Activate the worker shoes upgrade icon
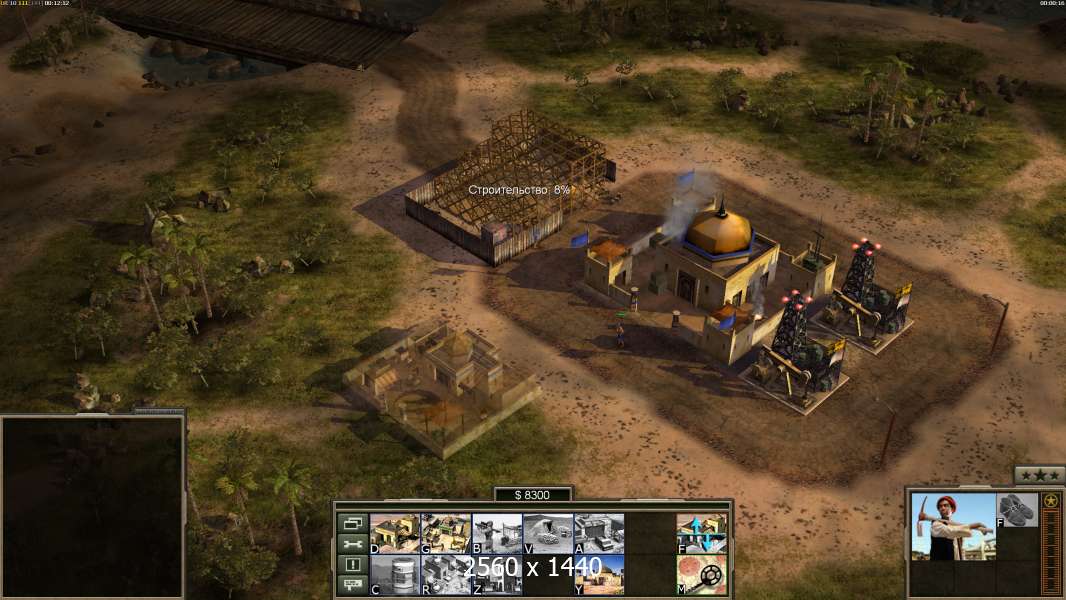The image size is (1066, 600). pyautogui.click(x=1016, y=509)
